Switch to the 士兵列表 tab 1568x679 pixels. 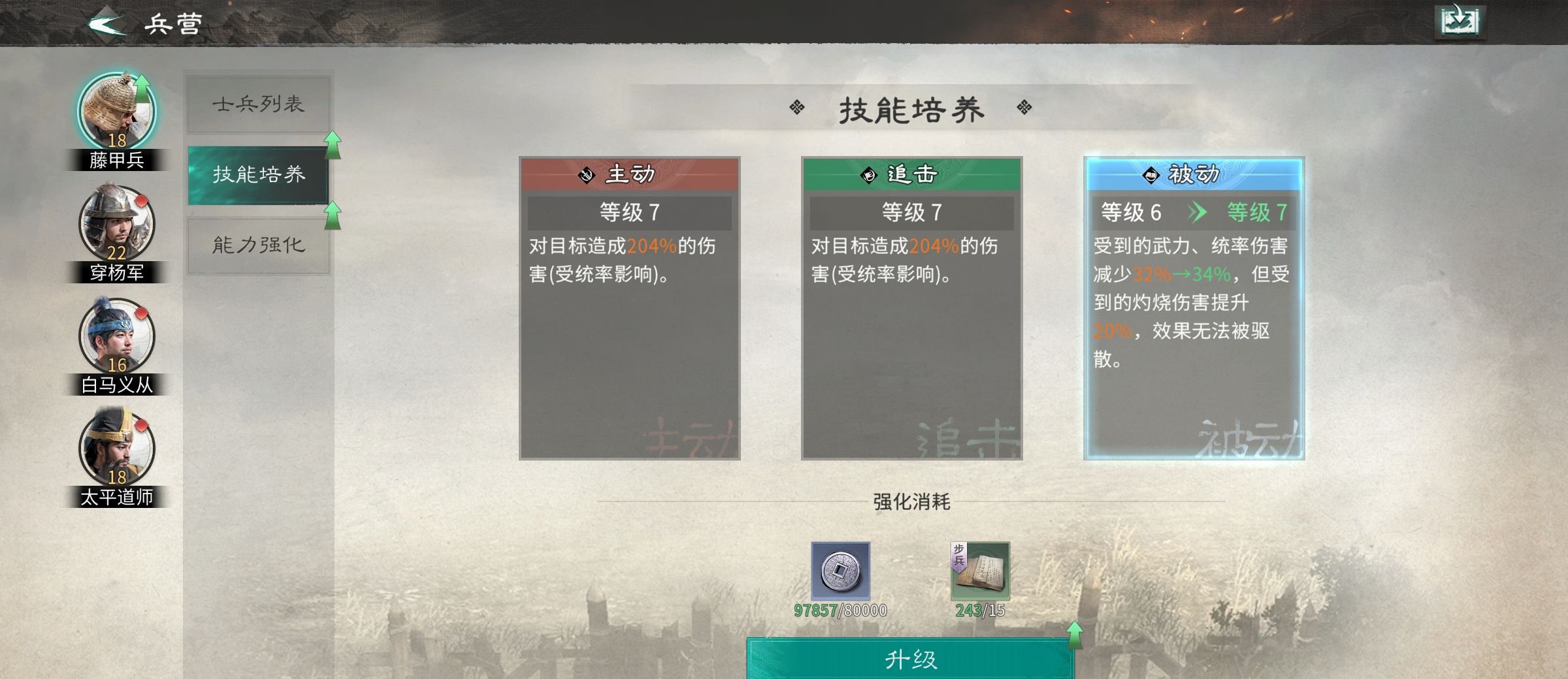[258, 104]
